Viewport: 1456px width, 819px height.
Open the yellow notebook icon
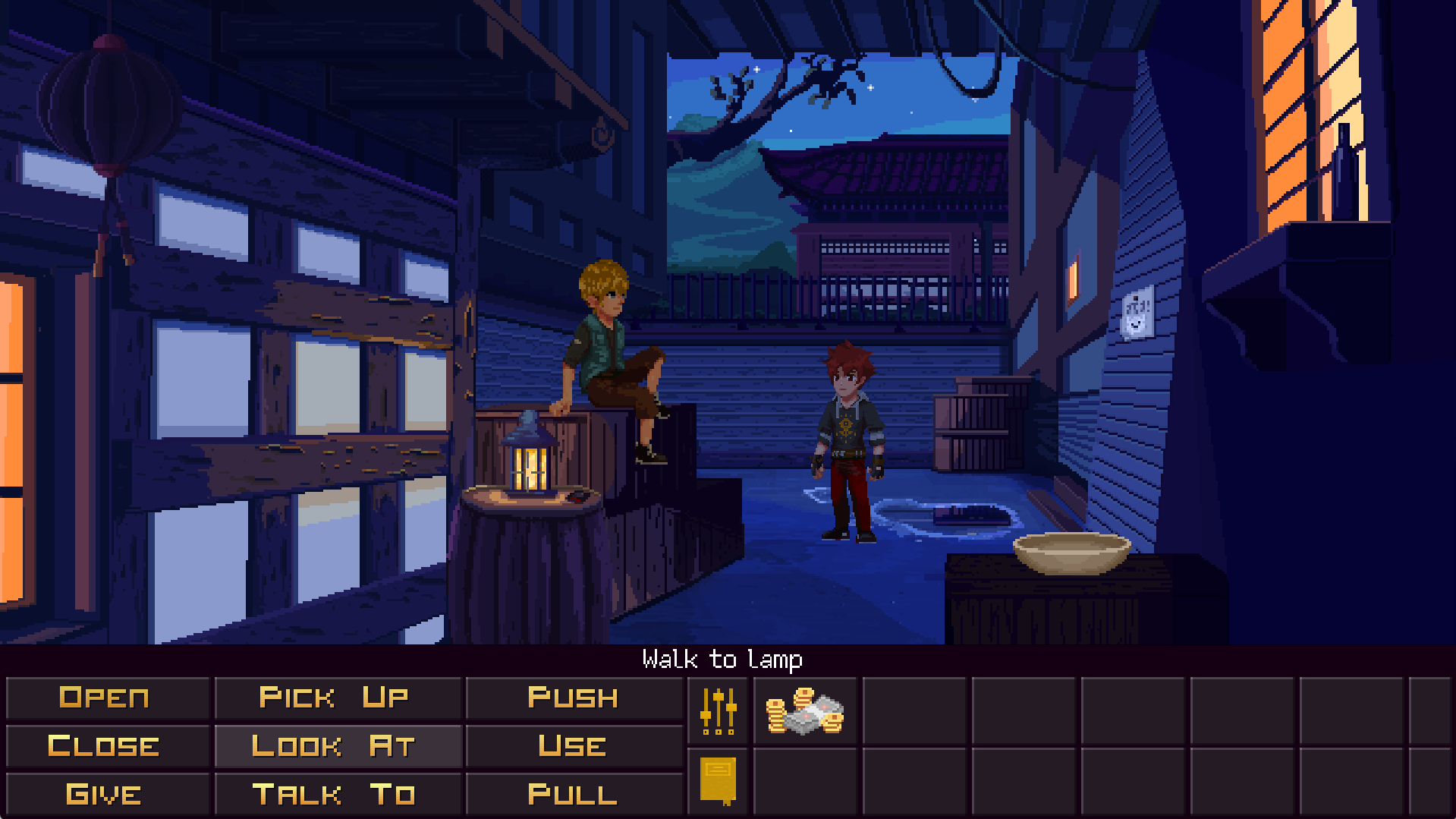tap(718, 780)
